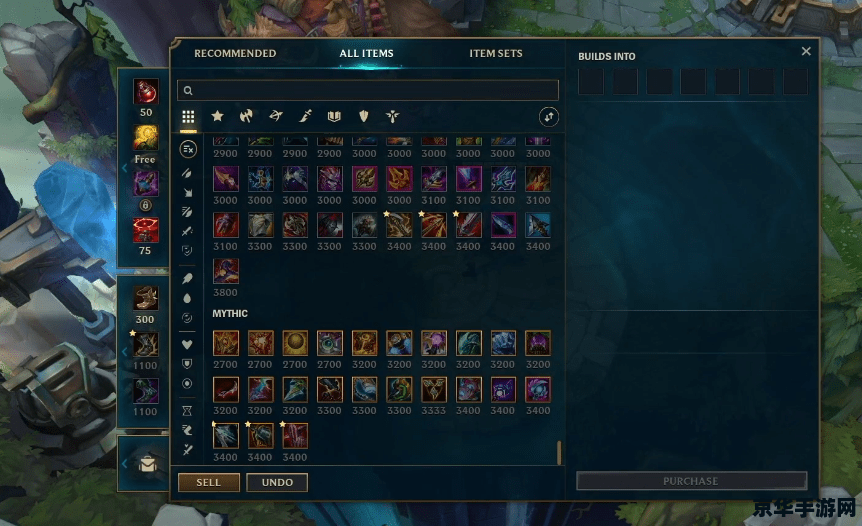Filter by the bow and arrow class

pyautogui.click(x=276, y=117)
